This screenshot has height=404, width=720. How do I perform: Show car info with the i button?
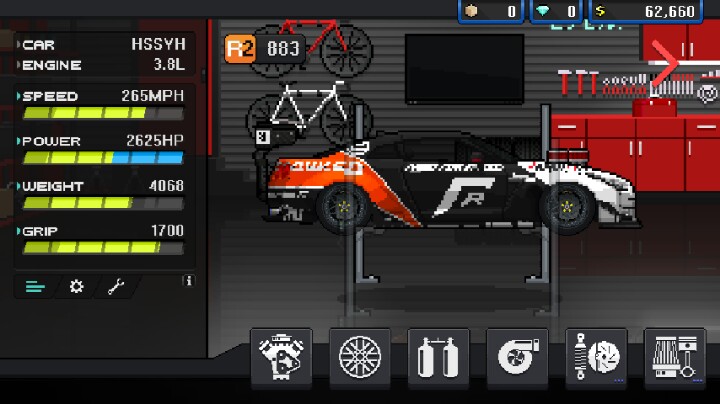point(187,282)
